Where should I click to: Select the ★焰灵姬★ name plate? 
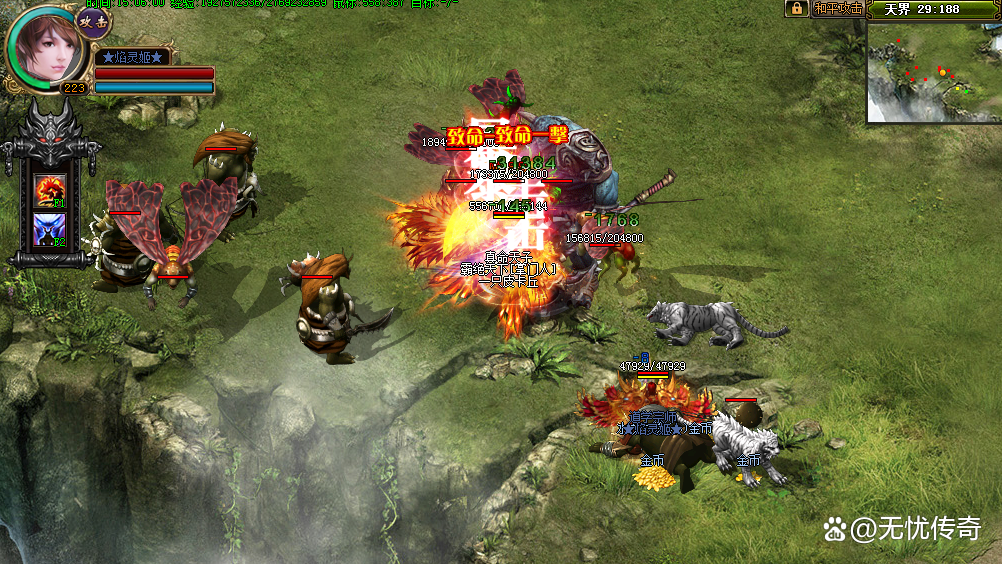click(132, 57)
